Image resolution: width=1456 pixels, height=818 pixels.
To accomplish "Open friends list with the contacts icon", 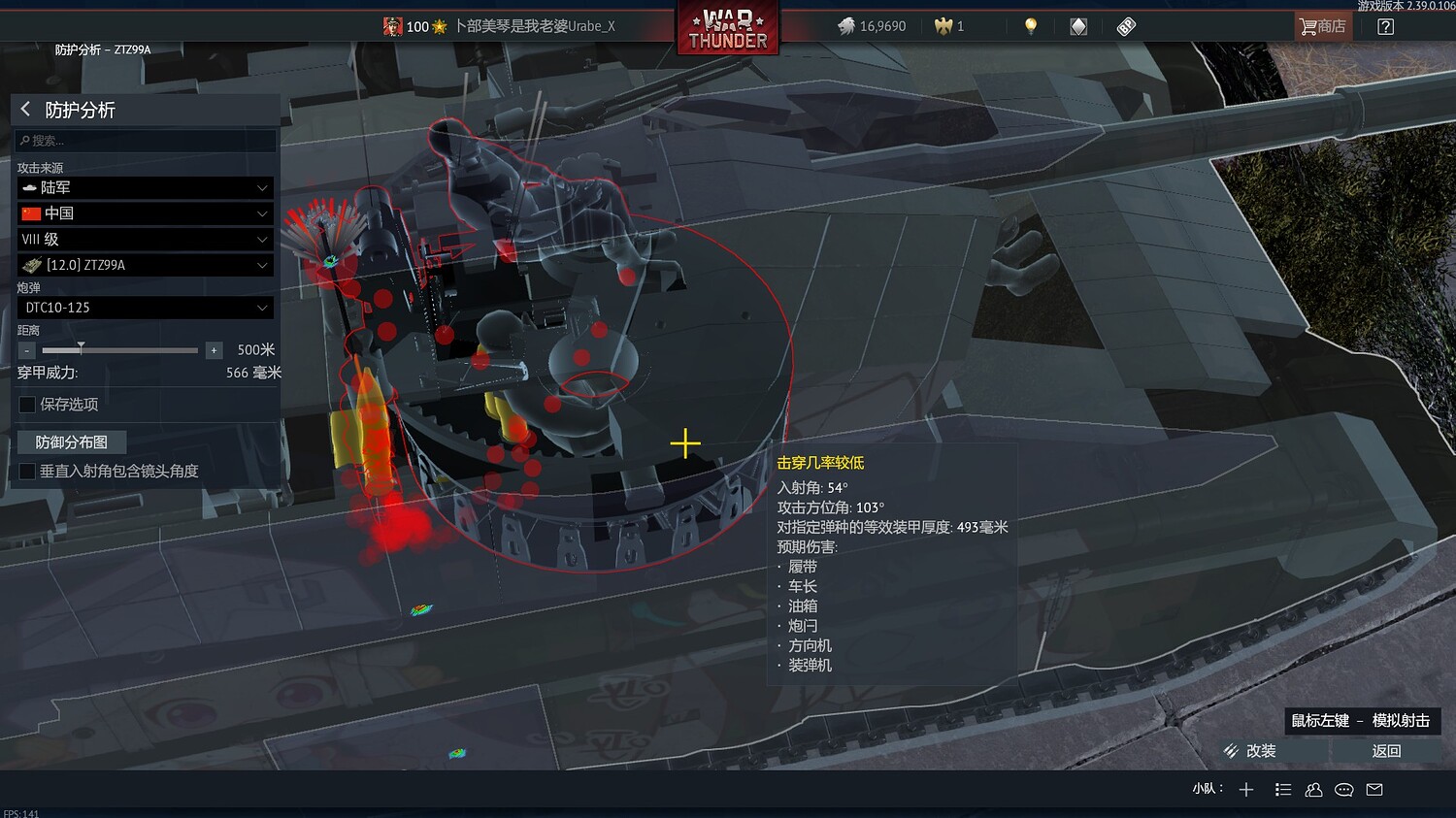I will 1313,789.
